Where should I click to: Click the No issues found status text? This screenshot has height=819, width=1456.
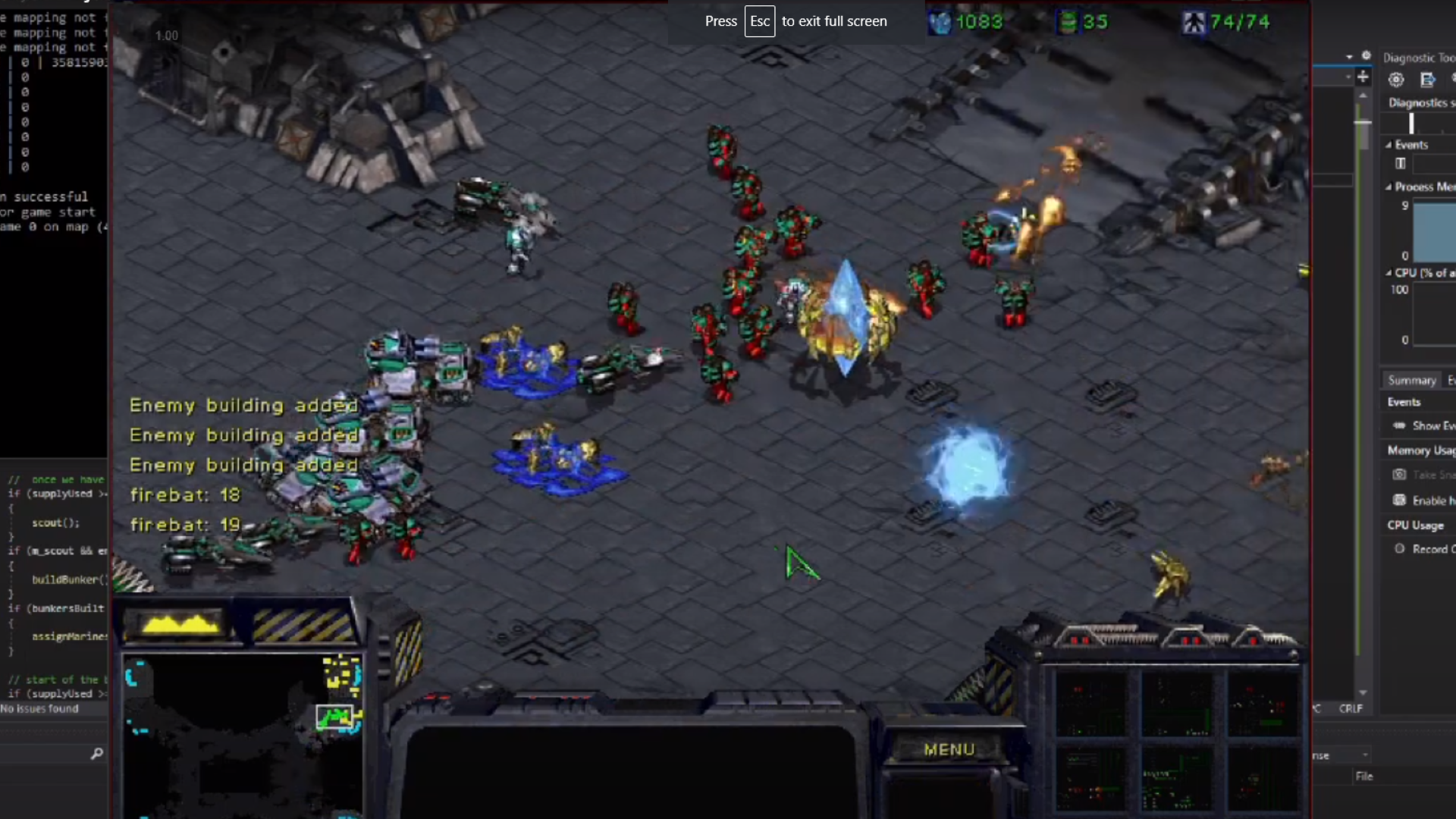tap(39, 709)
